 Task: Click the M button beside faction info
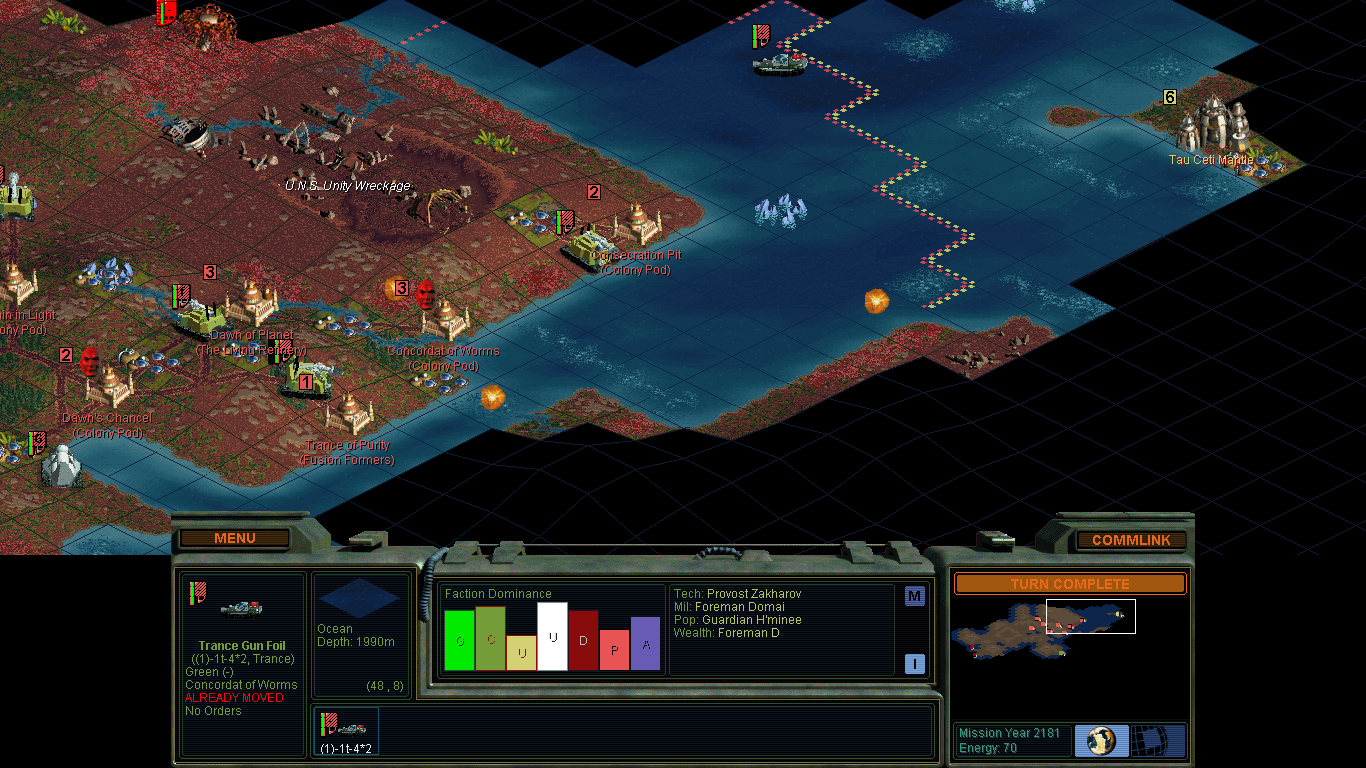point(914,597)
